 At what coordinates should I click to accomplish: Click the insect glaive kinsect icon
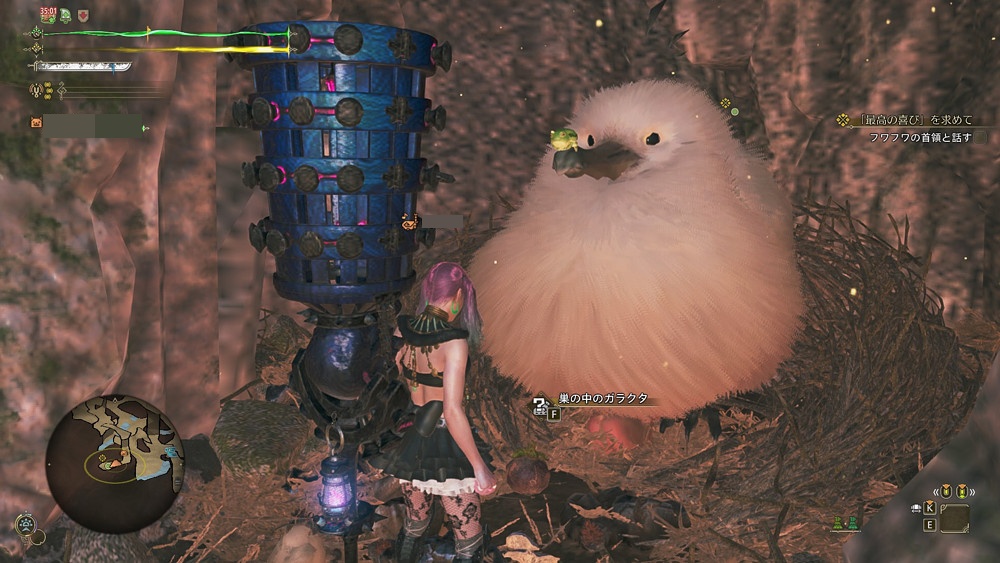point(37,90)
